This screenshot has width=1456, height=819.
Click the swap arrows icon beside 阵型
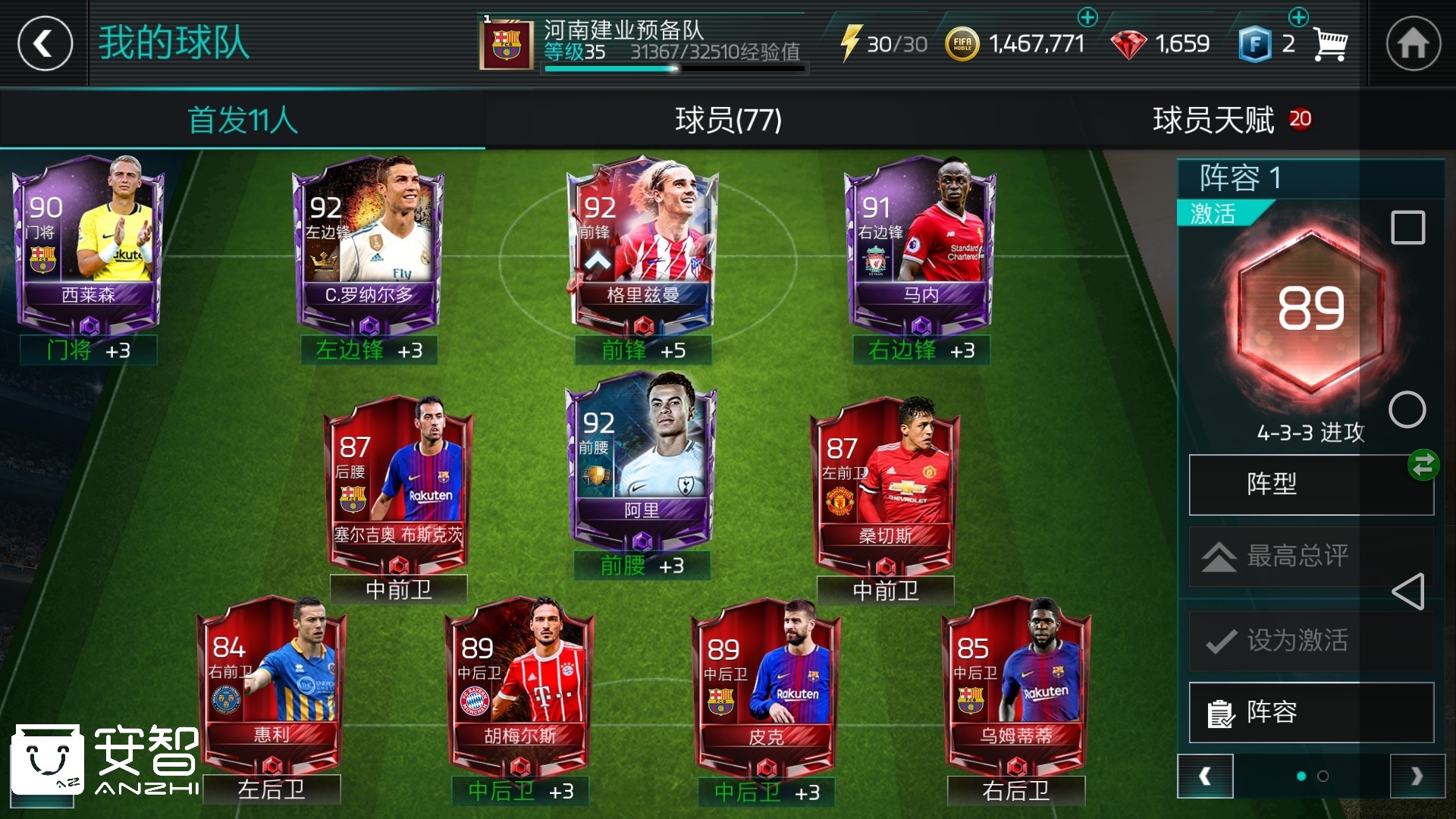(1423, 465)
